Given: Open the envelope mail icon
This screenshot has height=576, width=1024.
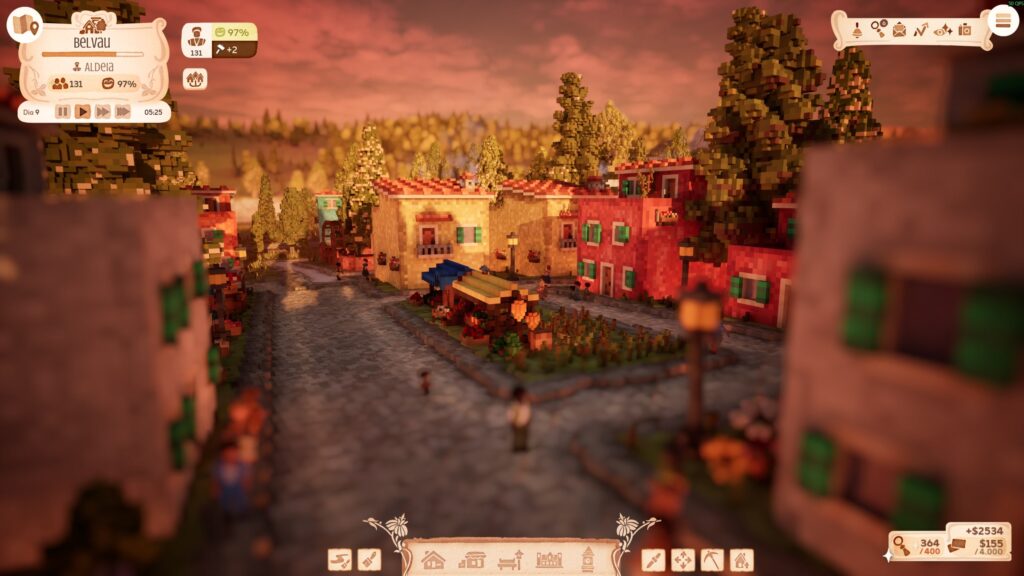Looking at the screenshot, I should click(899, 29).
